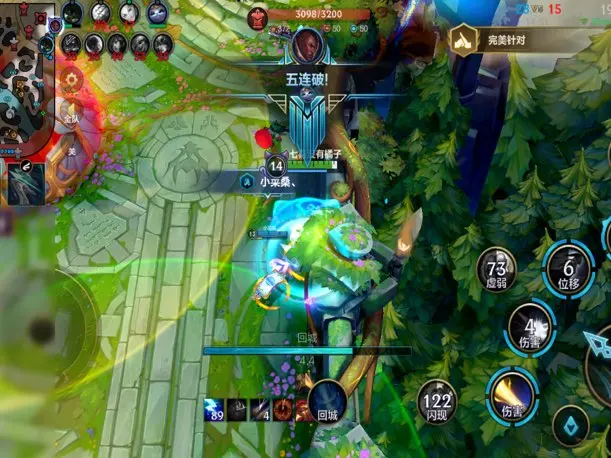Open the 全队 team chat button
The width and height of the screenshot is (611, 458).
(71, 113)
